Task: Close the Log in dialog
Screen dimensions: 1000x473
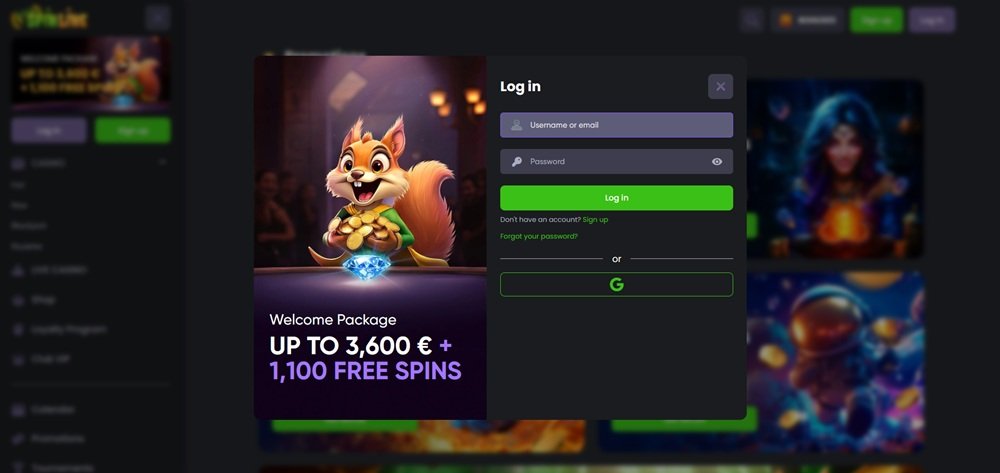Action: tap(720, 87)
